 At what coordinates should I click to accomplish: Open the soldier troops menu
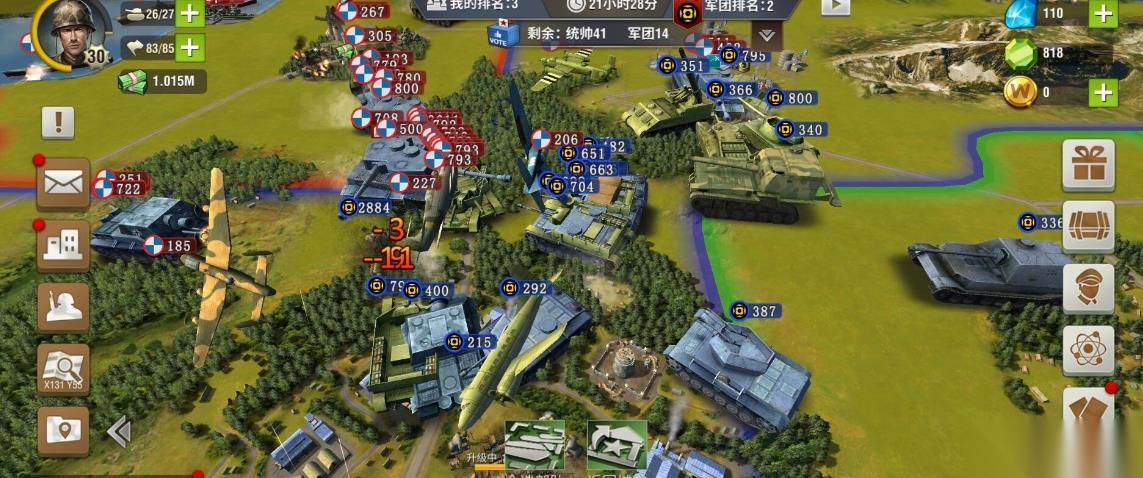[x=63, y=306]
